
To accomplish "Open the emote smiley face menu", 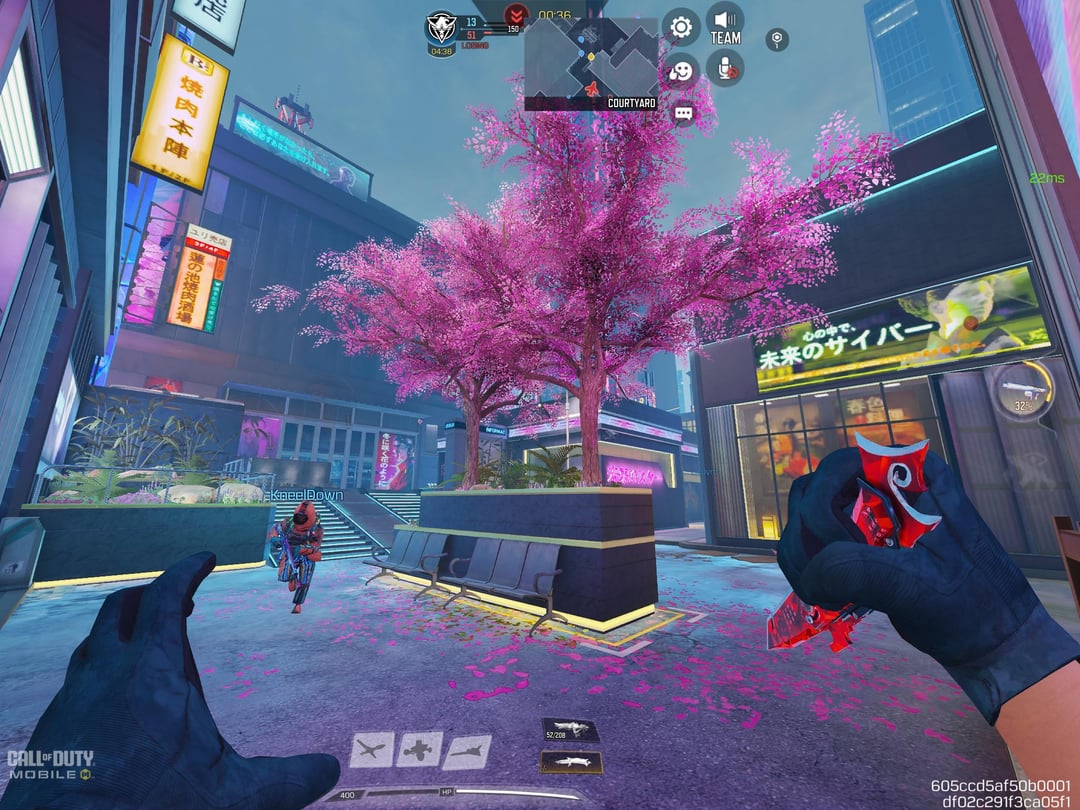I will 681,70.
